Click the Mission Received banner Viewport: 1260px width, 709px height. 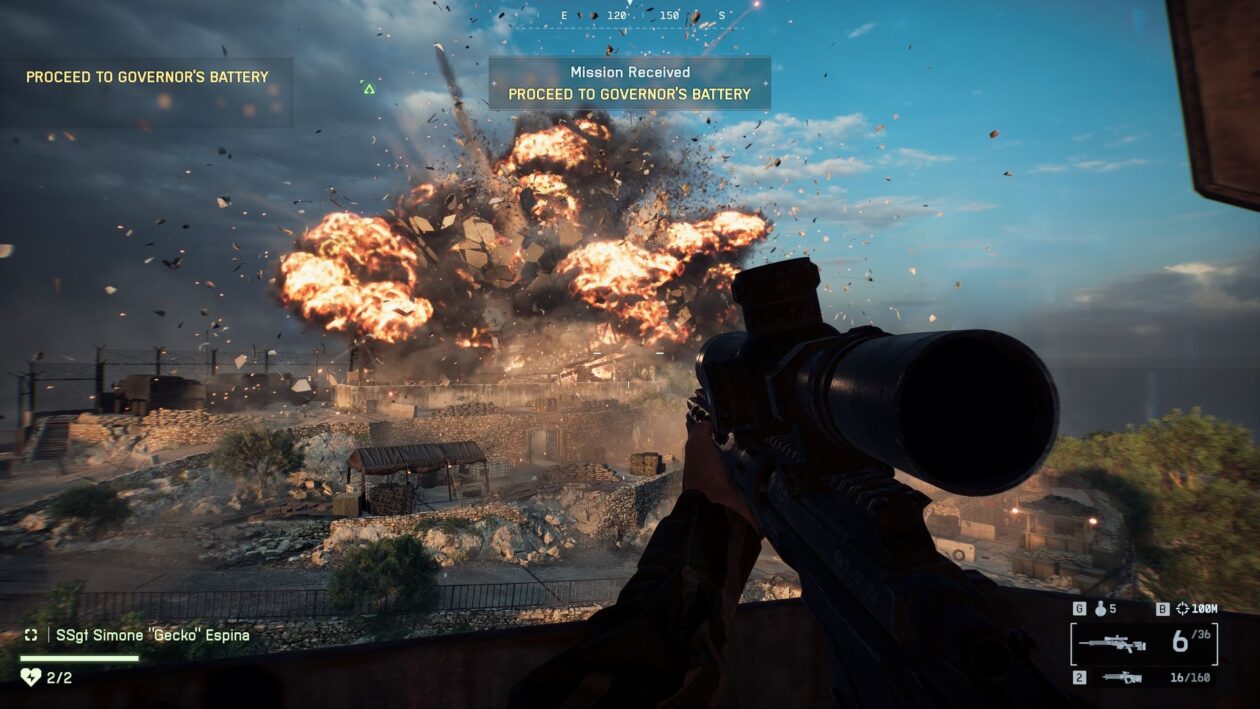tap(629, 83)
